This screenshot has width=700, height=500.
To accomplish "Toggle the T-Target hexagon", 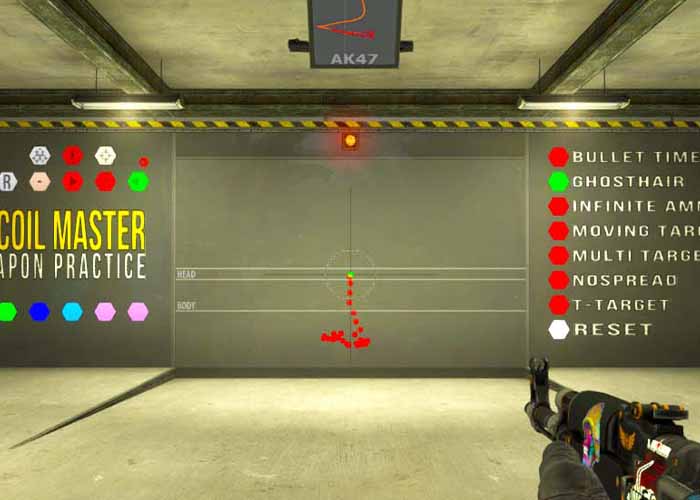I will 558,304.
